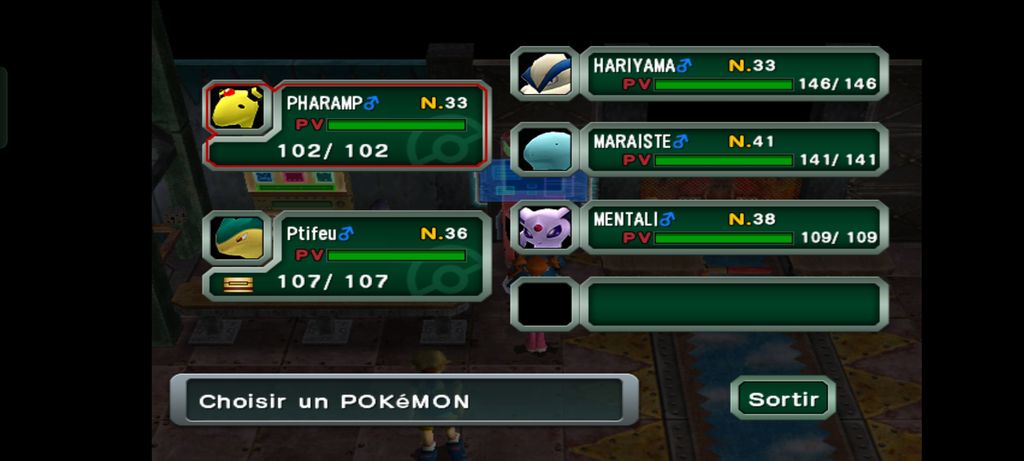Image resolution: width=1024 pixels, height=461 pixels.
Task: Select PHARAMP in the party list
Action: pyautogui.click(x=378, y=125)
